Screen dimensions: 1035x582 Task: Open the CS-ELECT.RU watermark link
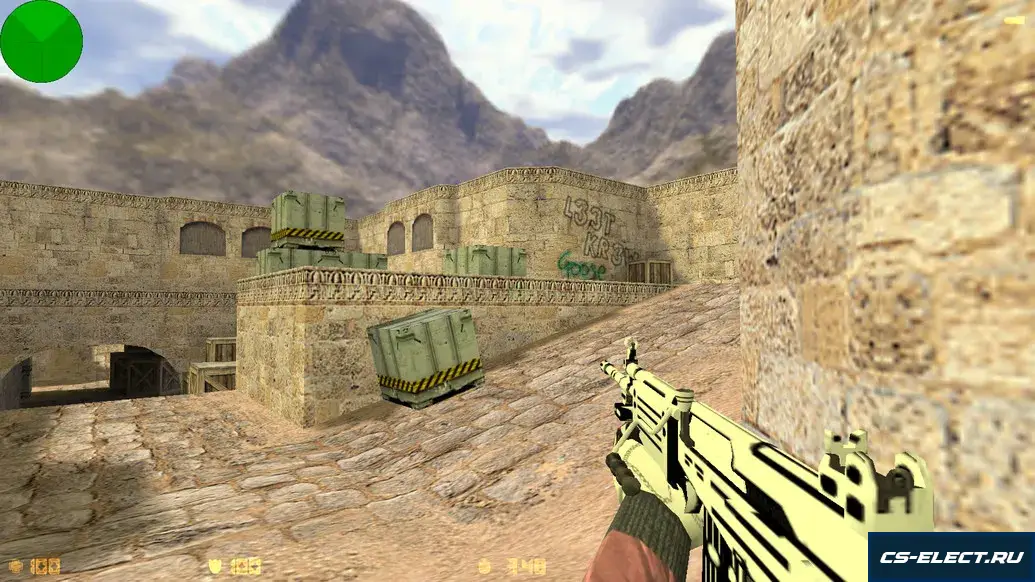point(950,556)
